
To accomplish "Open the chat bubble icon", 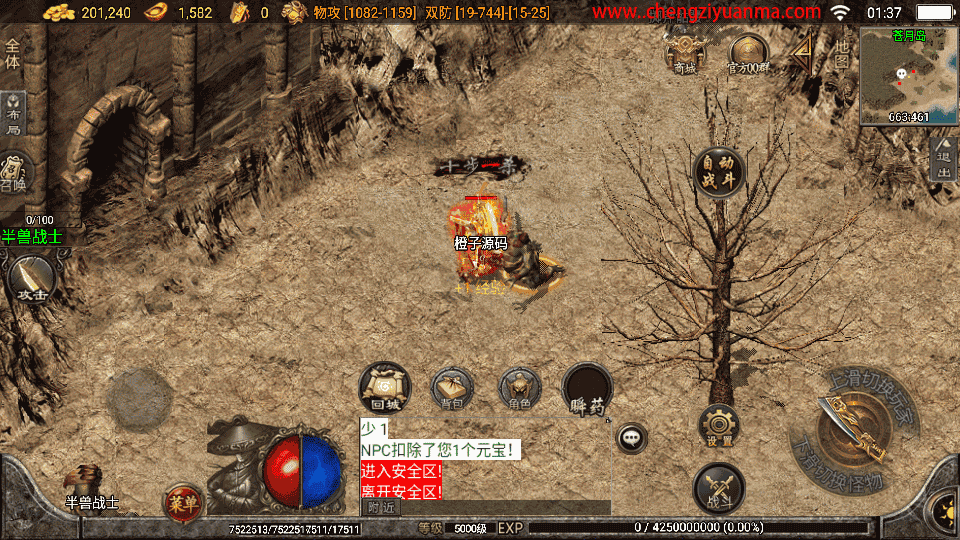I will [x=631, y=437].
